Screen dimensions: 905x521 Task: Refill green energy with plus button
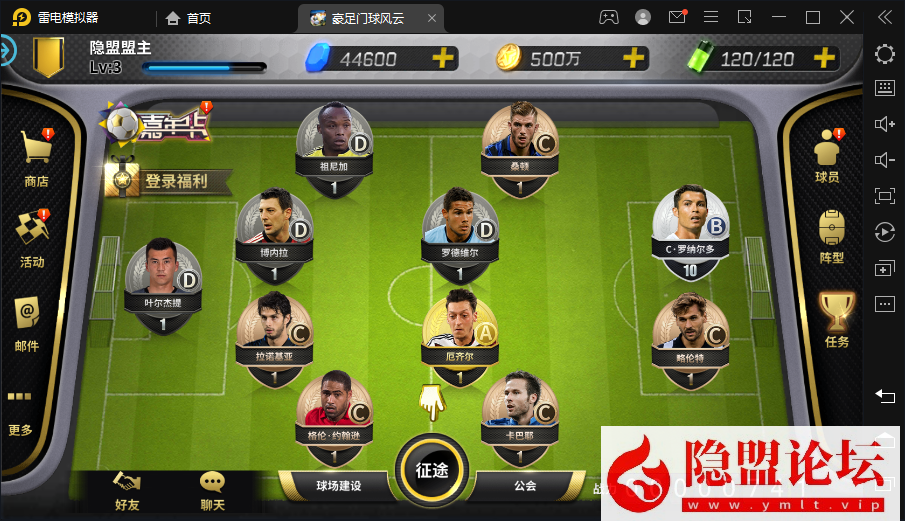(x=824, y=58)
